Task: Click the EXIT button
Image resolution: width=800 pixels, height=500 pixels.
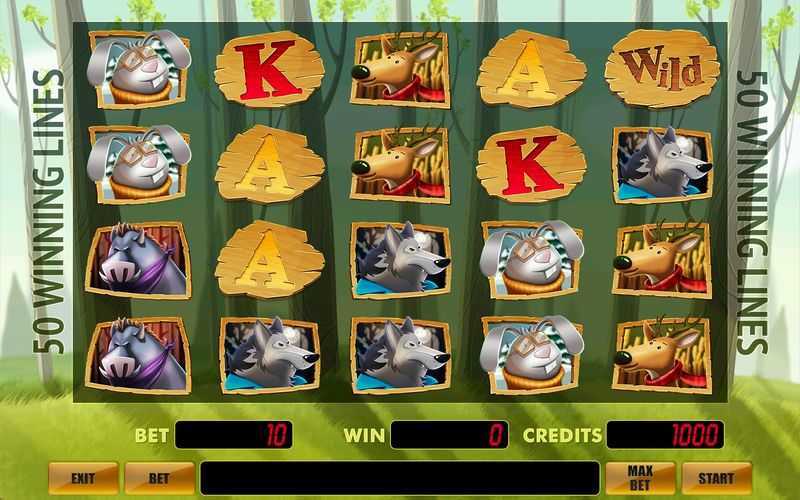Action: (83, 478)
